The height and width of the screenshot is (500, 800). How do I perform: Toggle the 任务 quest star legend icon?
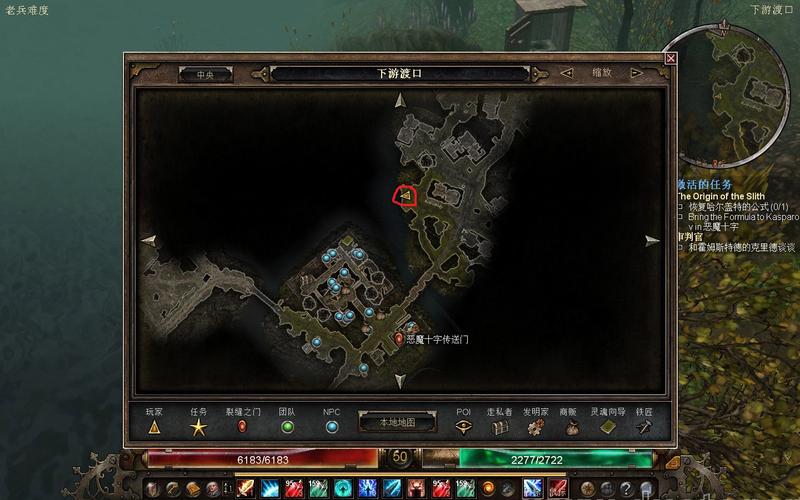(x=199, y=427)
